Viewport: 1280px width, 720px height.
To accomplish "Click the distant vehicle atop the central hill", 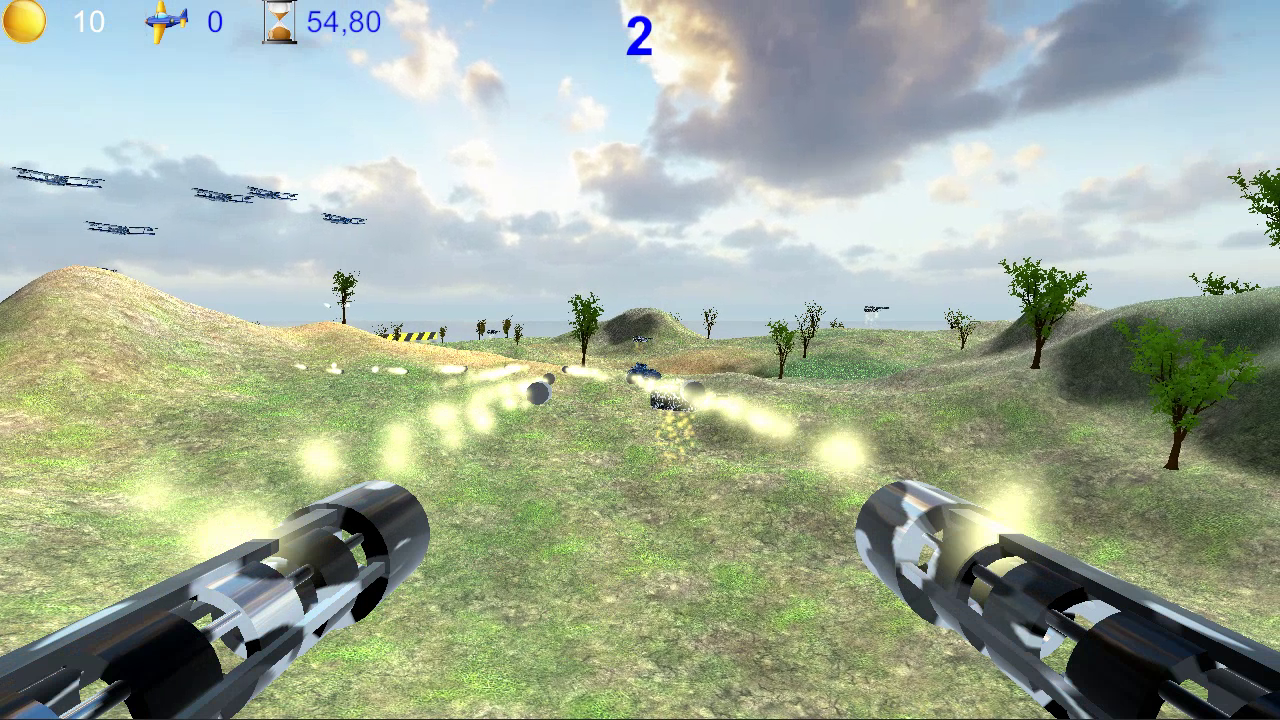I will (x=641, y=339).
